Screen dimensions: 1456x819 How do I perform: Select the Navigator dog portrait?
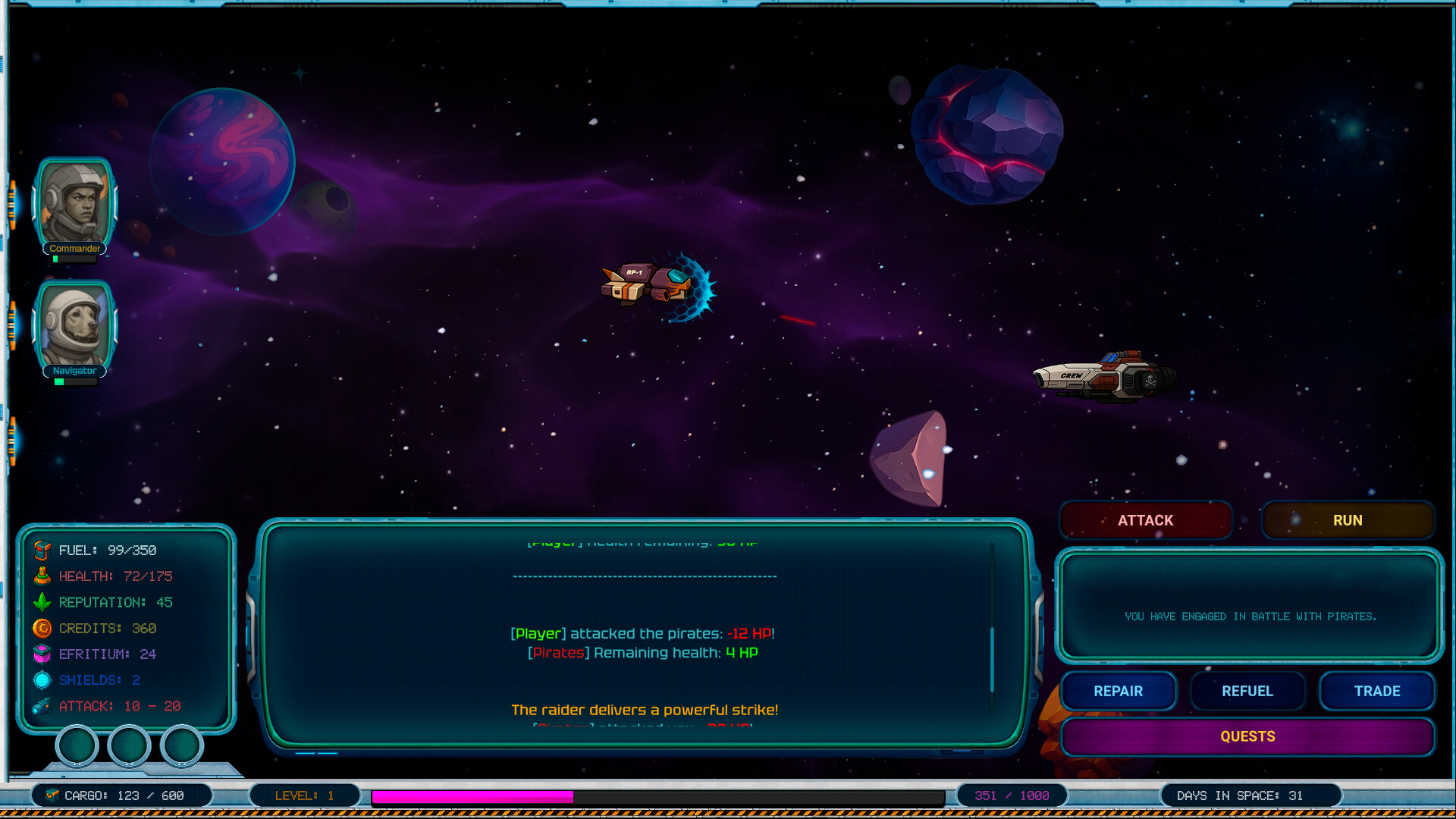pos(74,325)
